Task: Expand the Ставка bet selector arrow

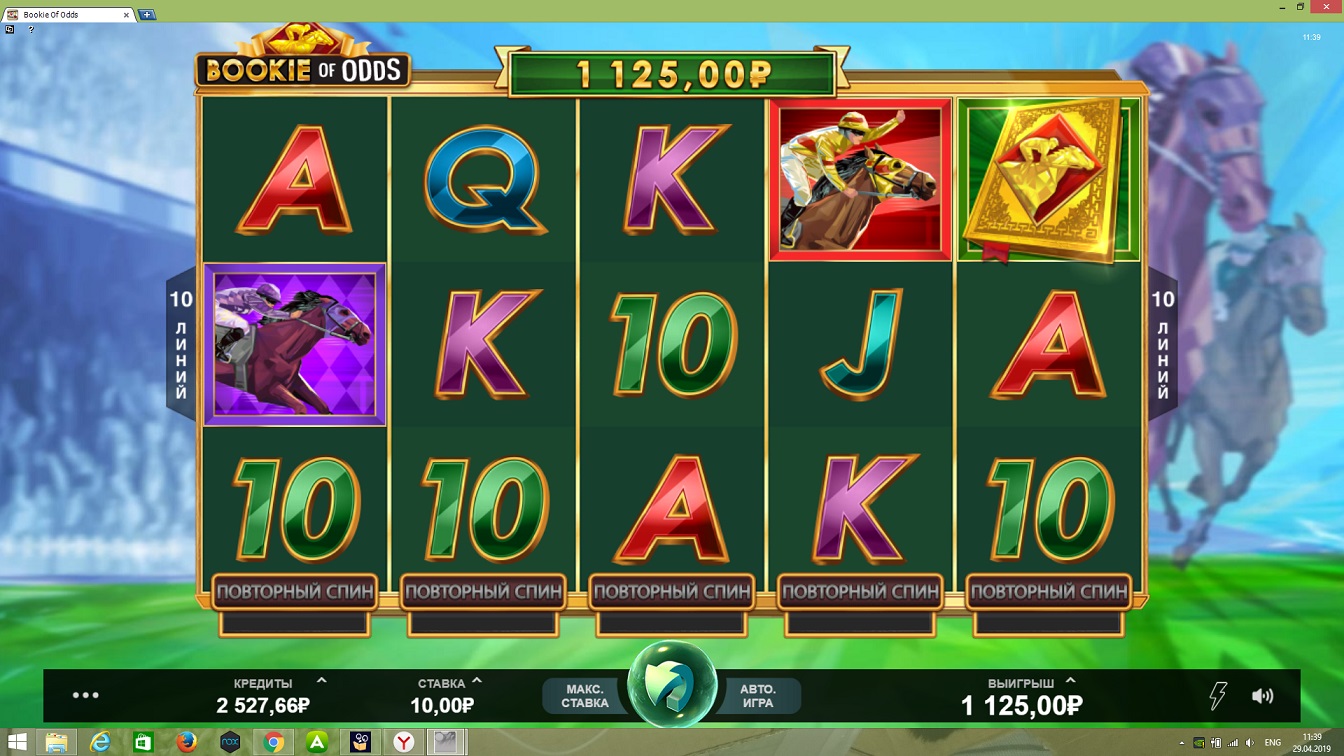Action: click(477, 681)
